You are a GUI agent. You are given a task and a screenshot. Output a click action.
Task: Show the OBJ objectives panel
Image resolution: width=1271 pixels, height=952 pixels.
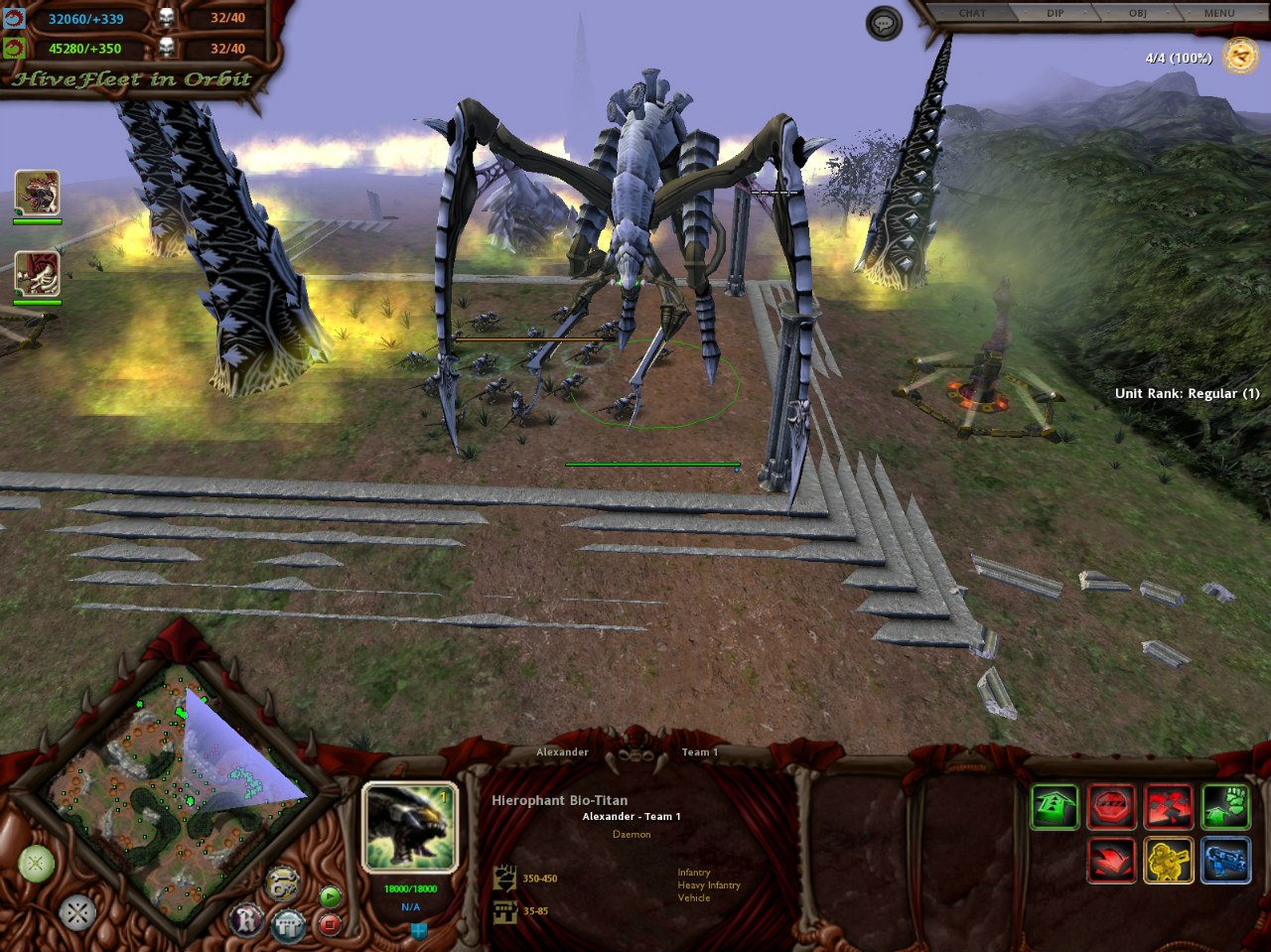click(1137, 13)
